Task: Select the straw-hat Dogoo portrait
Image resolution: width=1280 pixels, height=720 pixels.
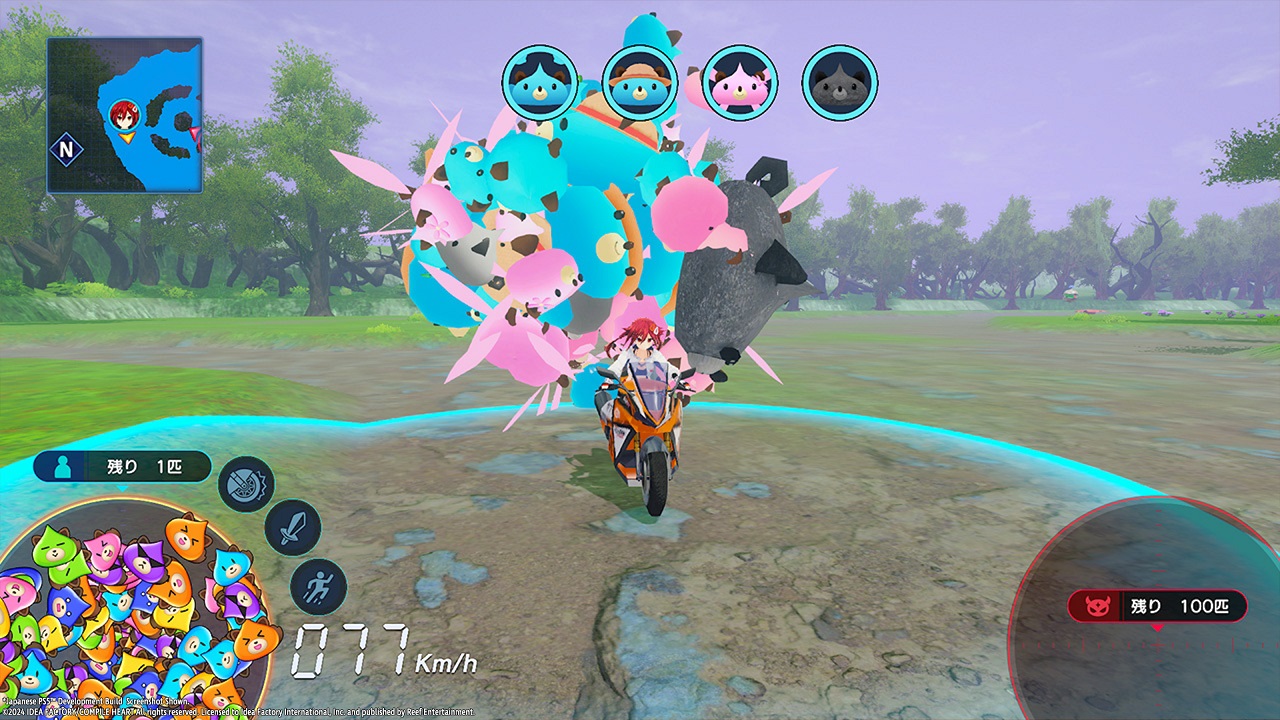Action: point(640,84)
